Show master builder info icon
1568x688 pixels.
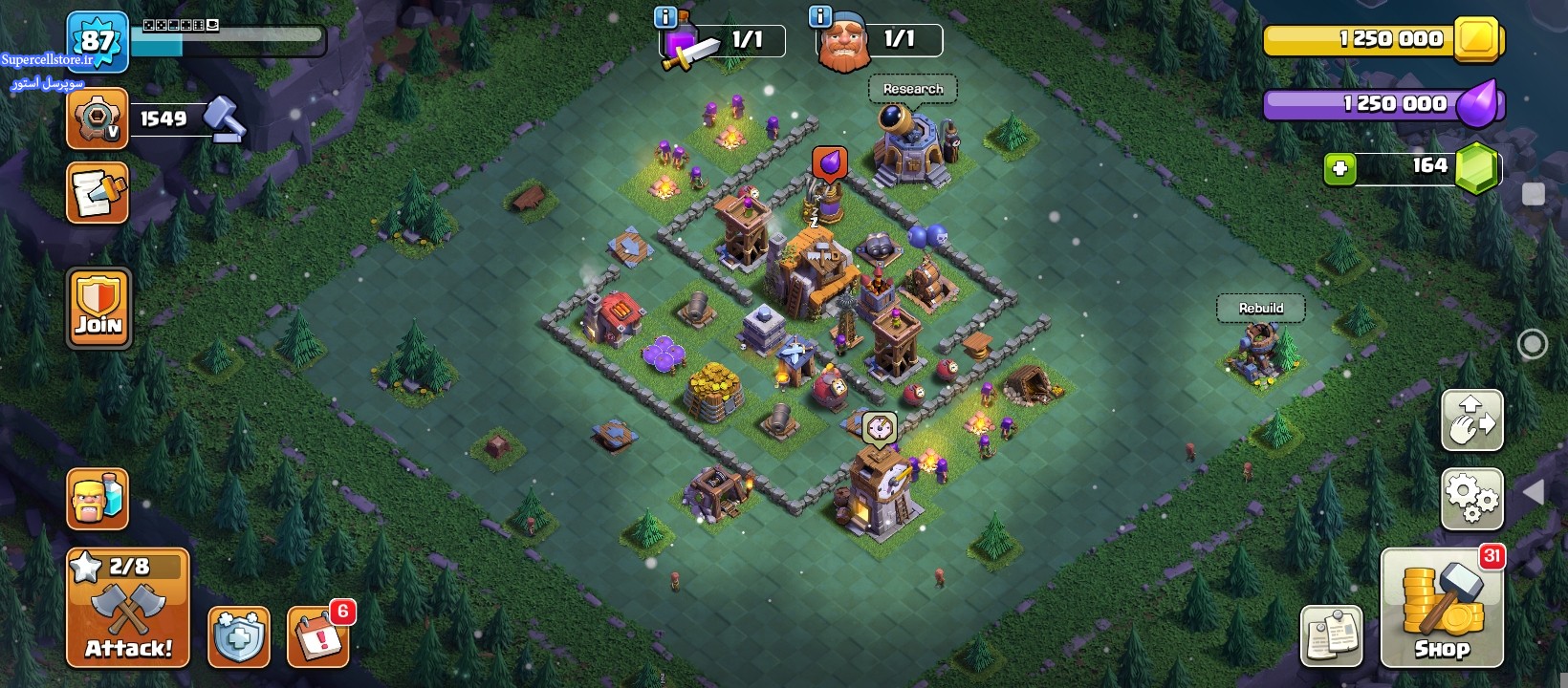pos(820,16)
